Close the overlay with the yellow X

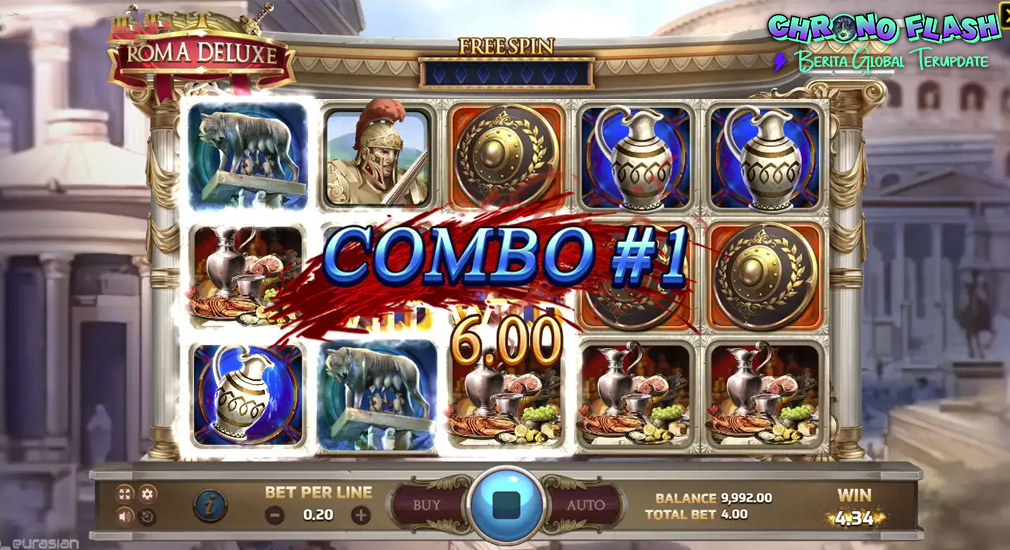pyautogui.click(x=1003, y=14)
